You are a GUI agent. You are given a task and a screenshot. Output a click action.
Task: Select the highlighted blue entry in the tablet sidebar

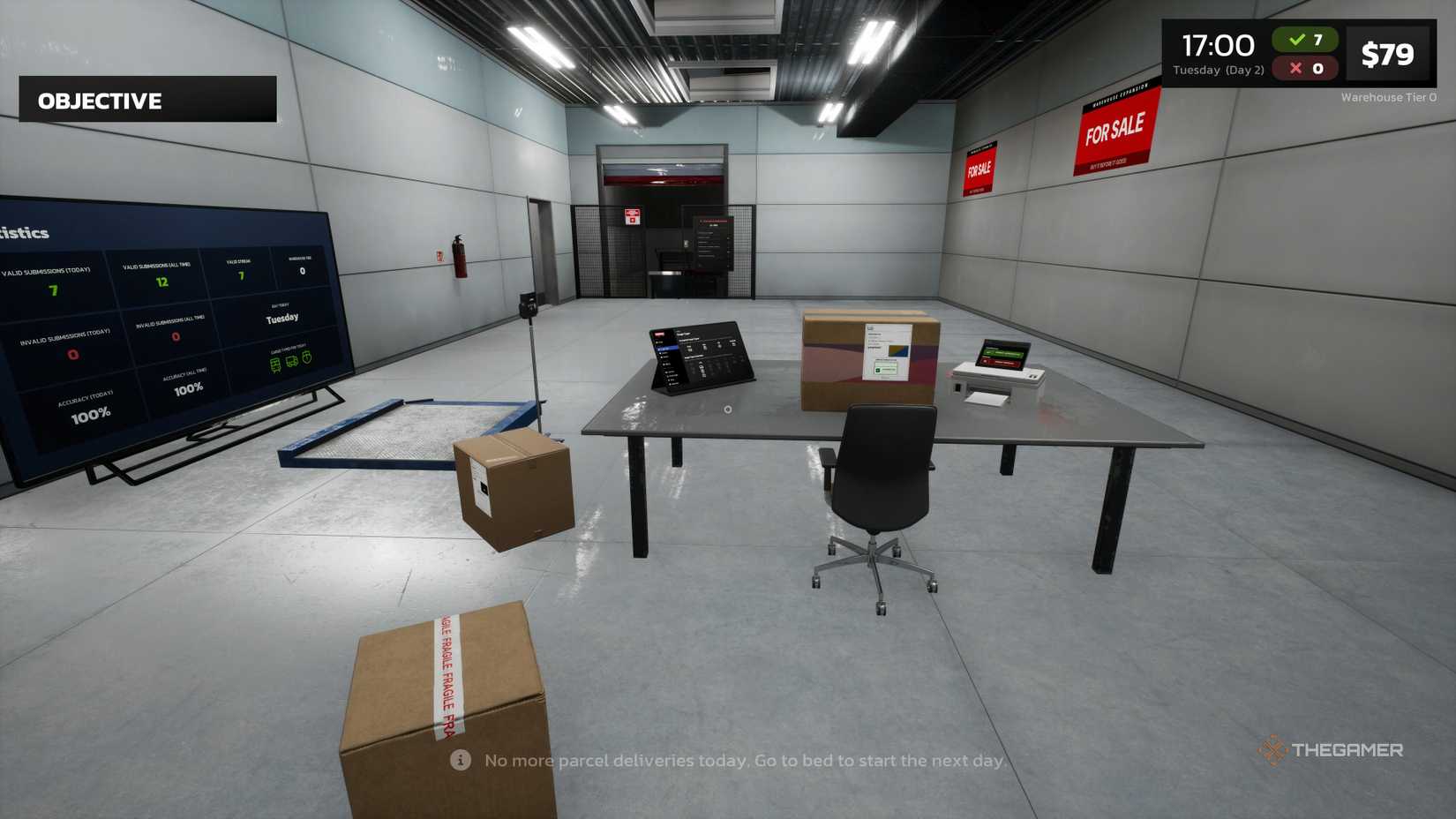click(667, 349)
